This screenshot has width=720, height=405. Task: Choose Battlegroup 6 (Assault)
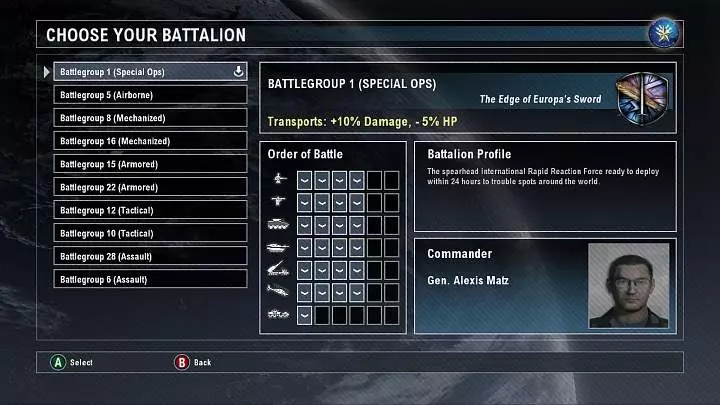(150, 279)
